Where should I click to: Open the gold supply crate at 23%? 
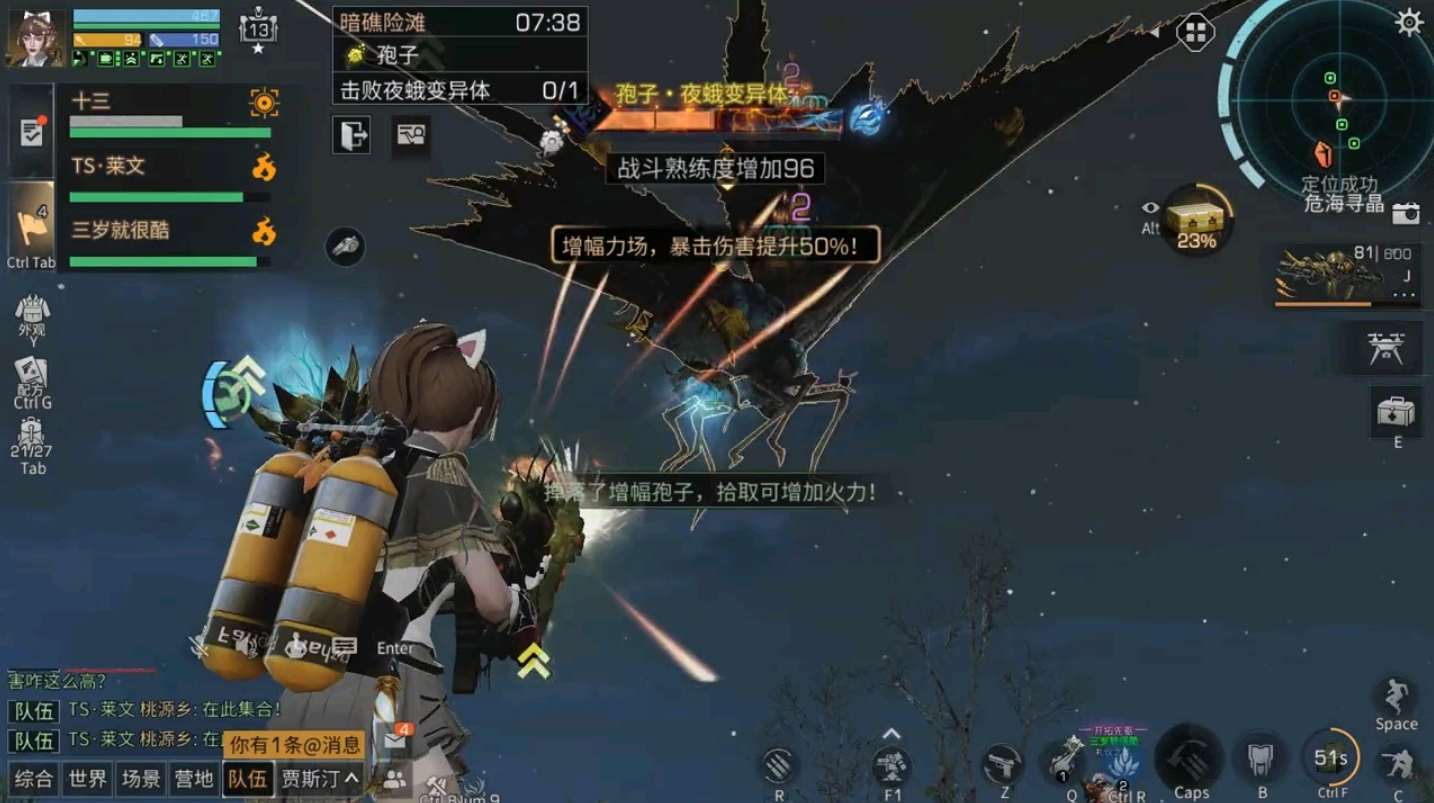coord(1197,219)
